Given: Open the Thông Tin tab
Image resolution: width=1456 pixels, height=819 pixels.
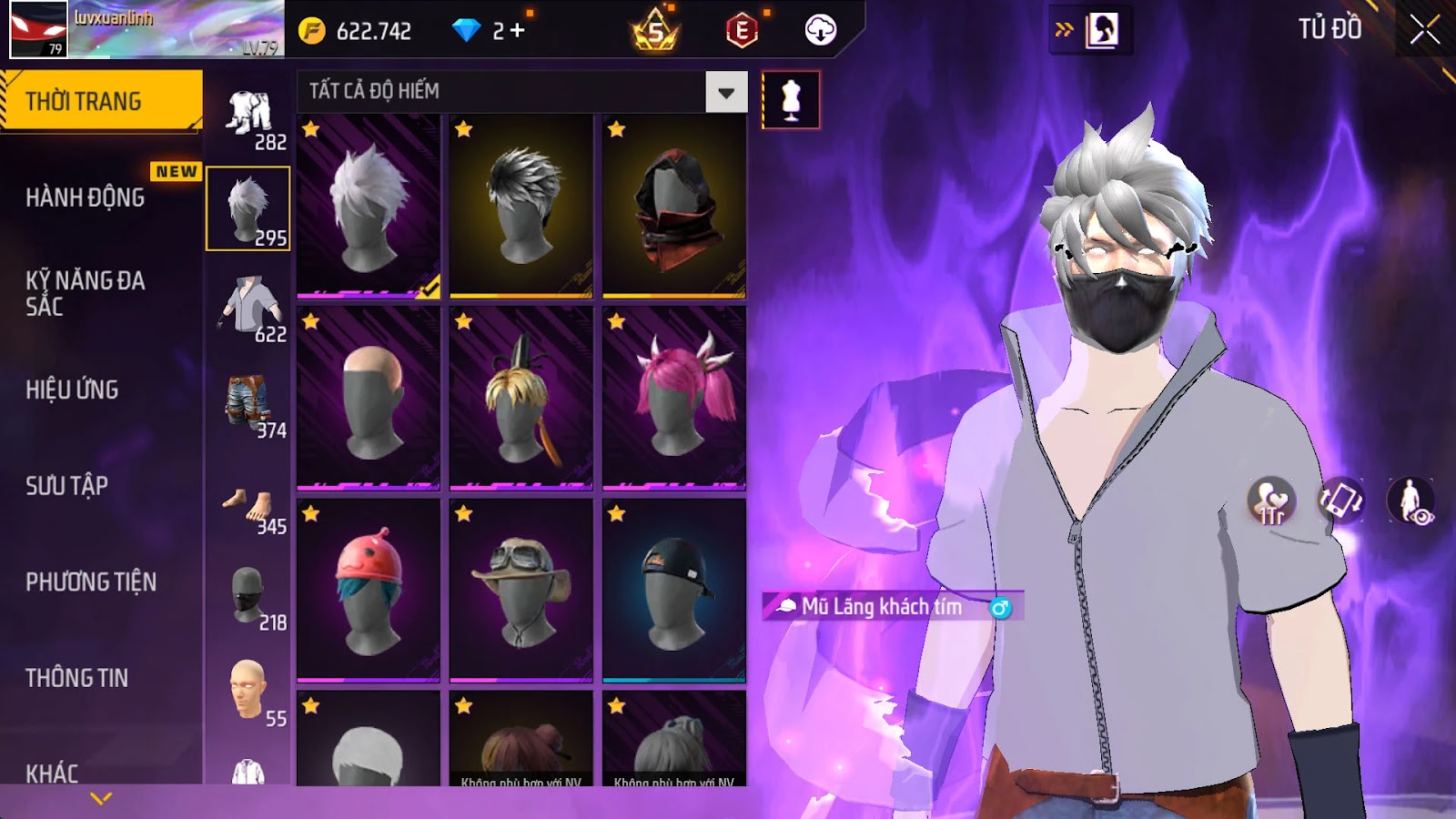Looking at the screenshot, I should (x=76, y=678).
